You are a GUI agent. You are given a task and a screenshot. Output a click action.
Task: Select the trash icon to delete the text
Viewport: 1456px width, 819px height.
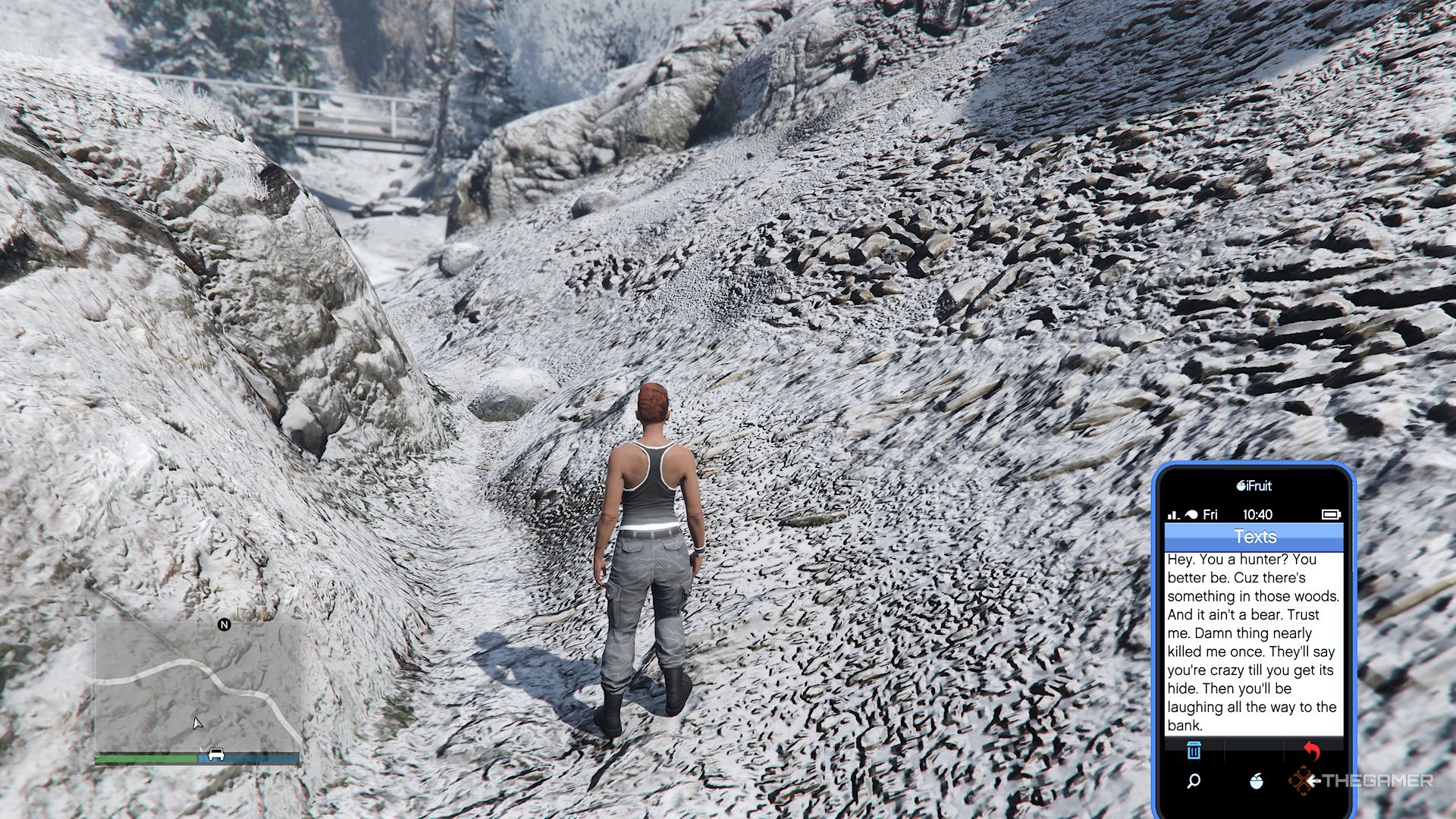click(x=1194, y=752)
